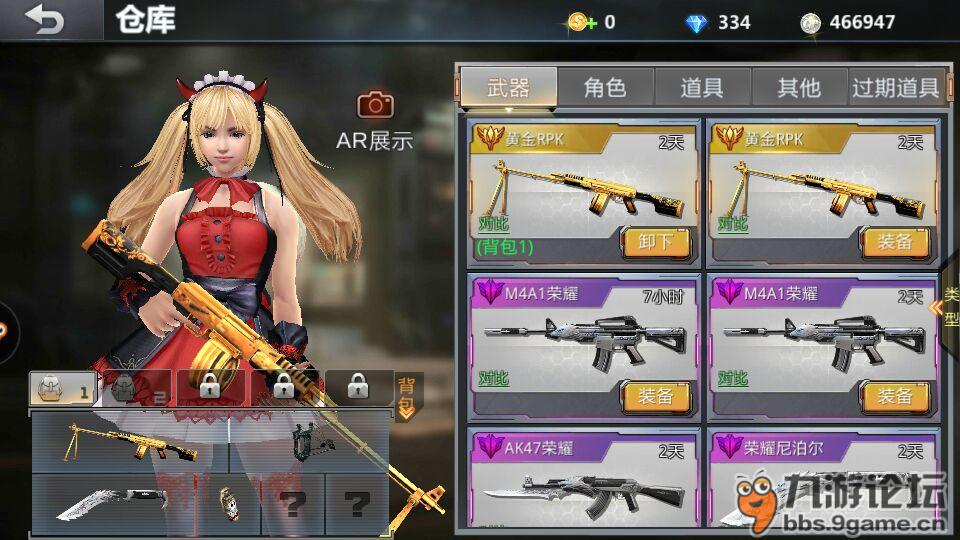Unequip the 黄金RPK with 卸下

click(x=656, y=242)
